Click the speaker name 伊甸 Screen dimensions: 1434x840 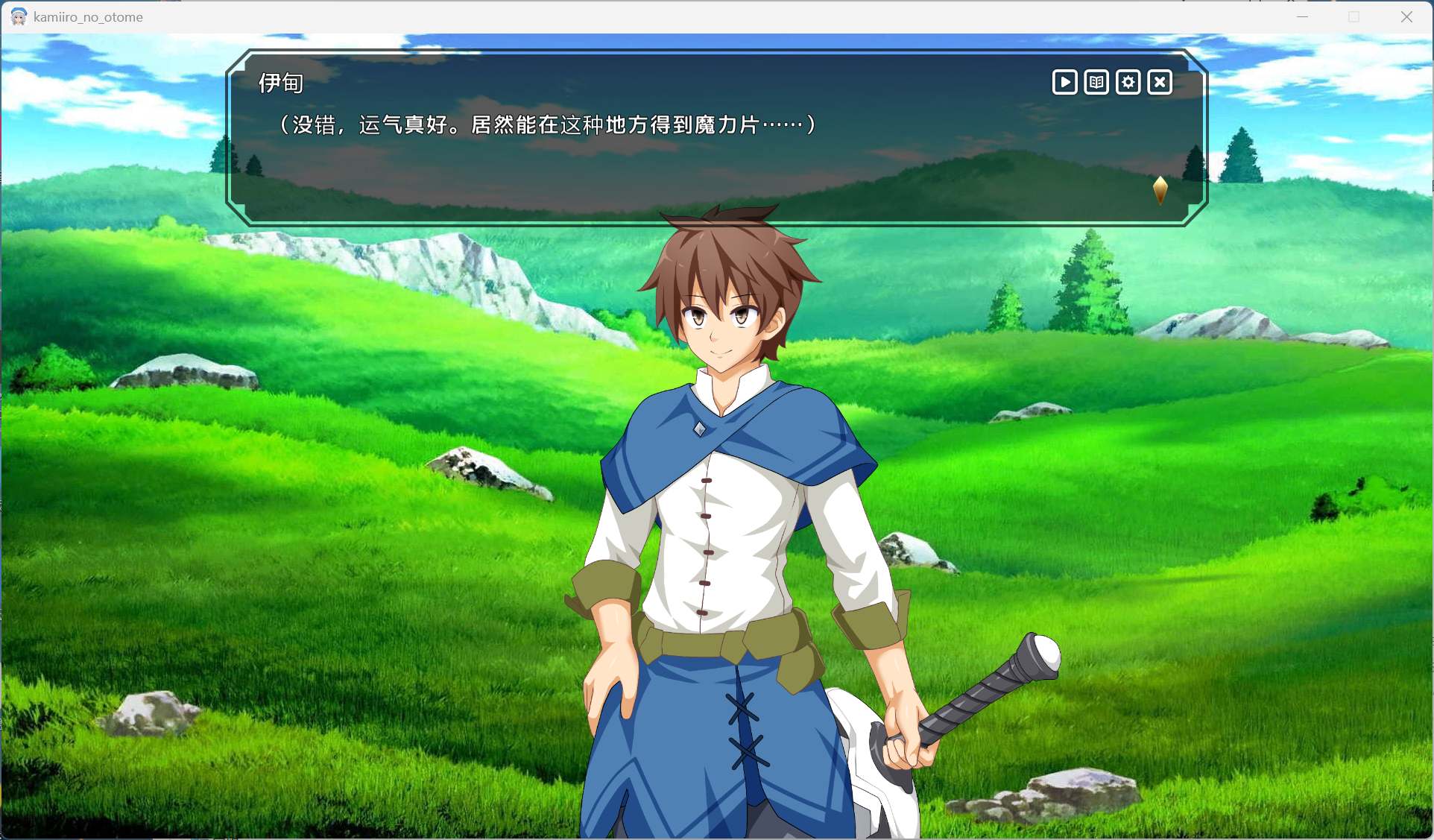(x=280, y=82)
